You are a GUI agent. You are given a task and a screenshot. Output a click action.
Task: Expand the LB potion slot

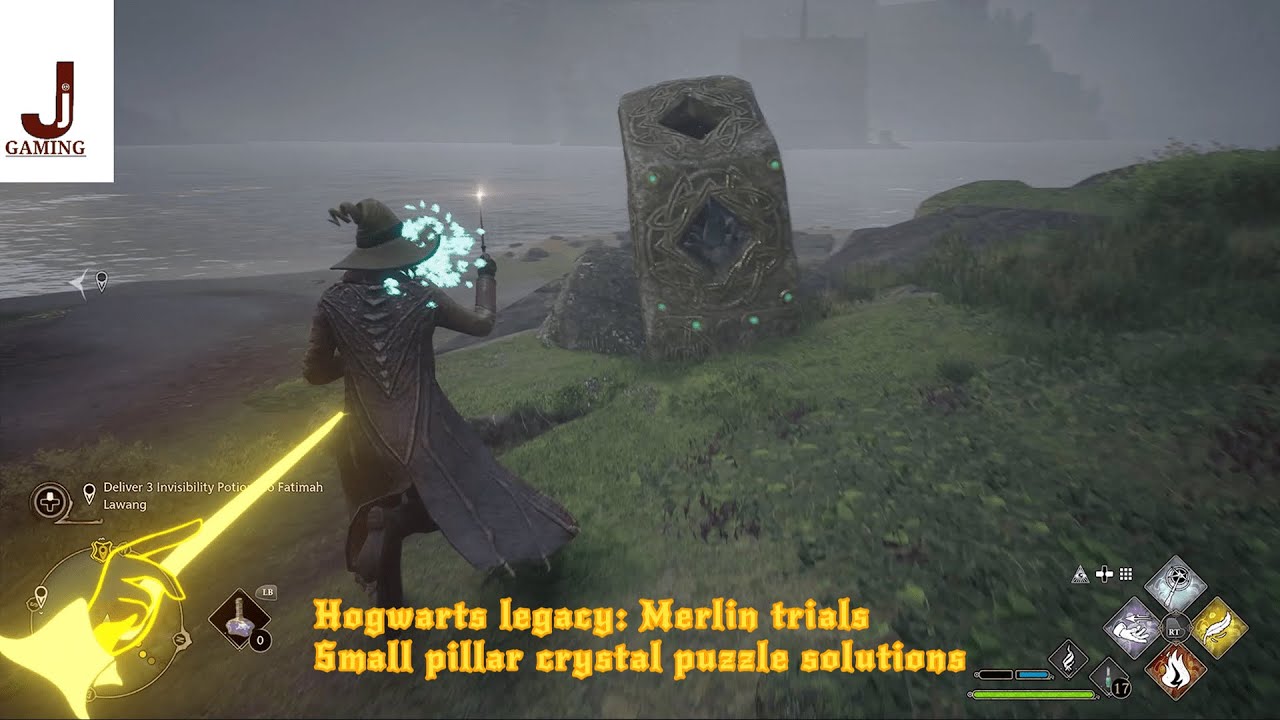coord(239,619)
